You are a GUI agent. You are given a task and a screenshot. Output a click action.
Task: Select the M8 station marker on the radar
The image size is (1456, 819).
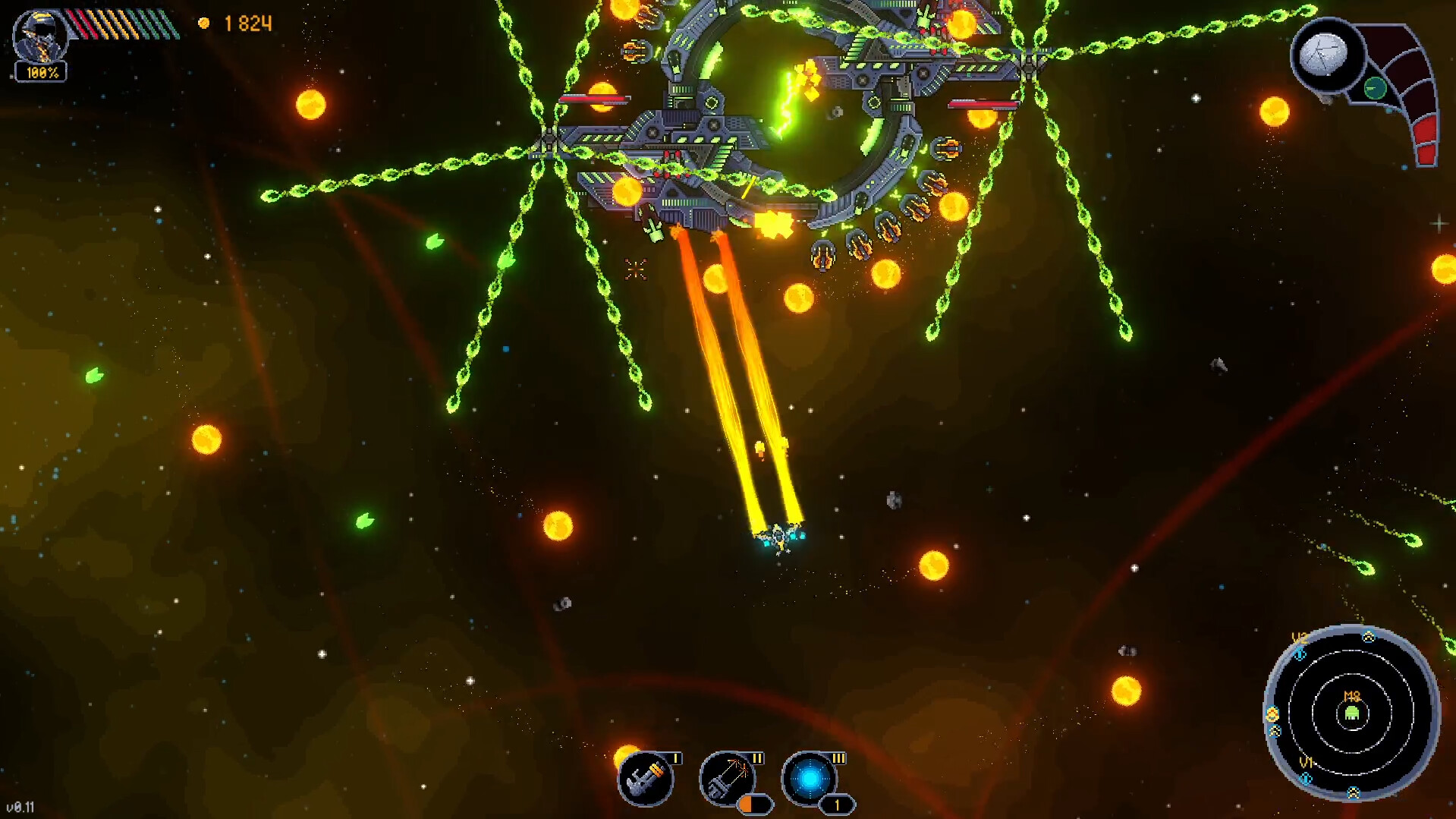click(x=1351, y=696)
